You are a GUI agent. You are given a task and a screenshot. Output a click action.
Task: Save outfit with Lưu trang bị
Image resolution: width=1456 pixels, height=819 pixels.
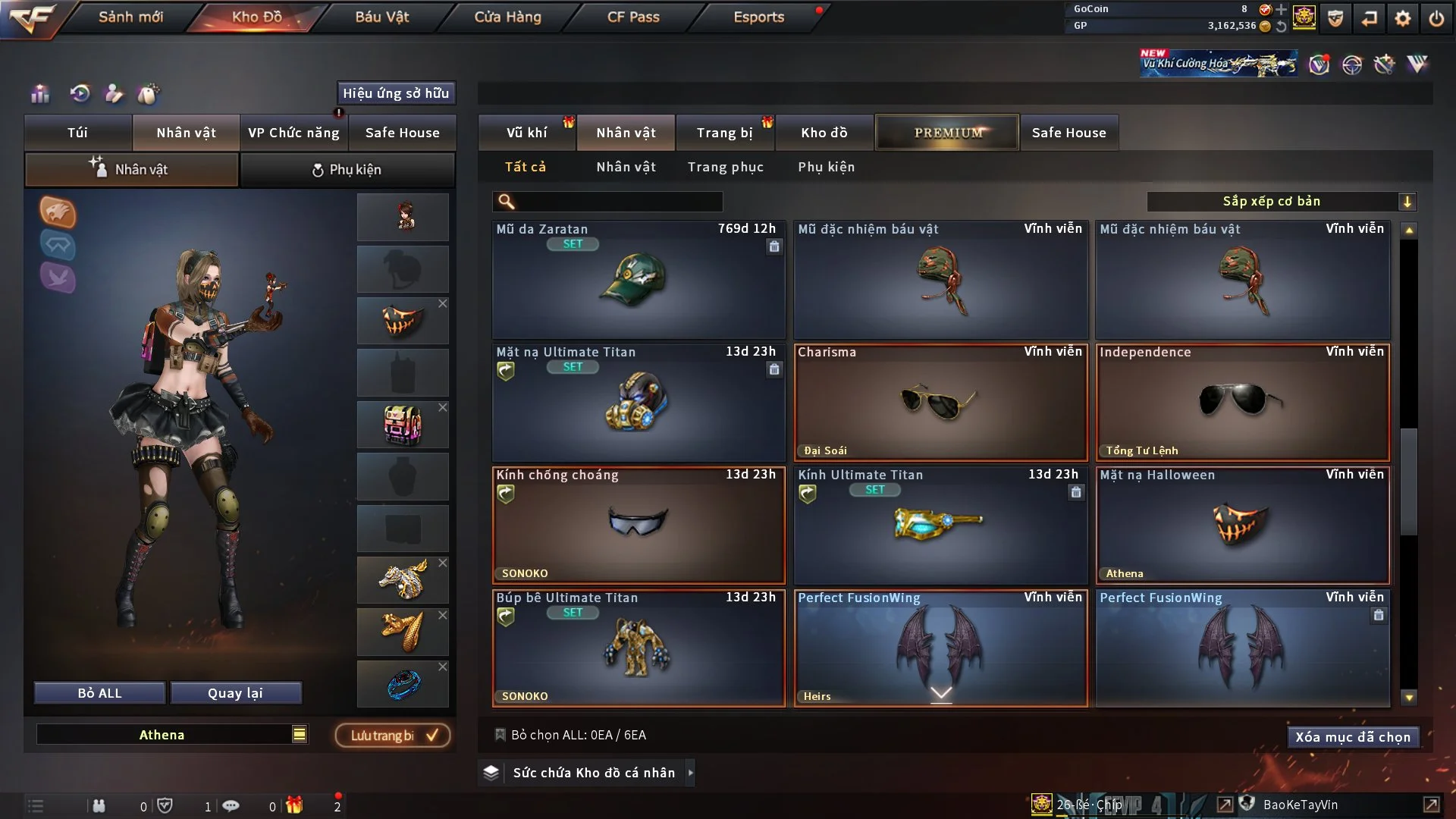[393, 736]
